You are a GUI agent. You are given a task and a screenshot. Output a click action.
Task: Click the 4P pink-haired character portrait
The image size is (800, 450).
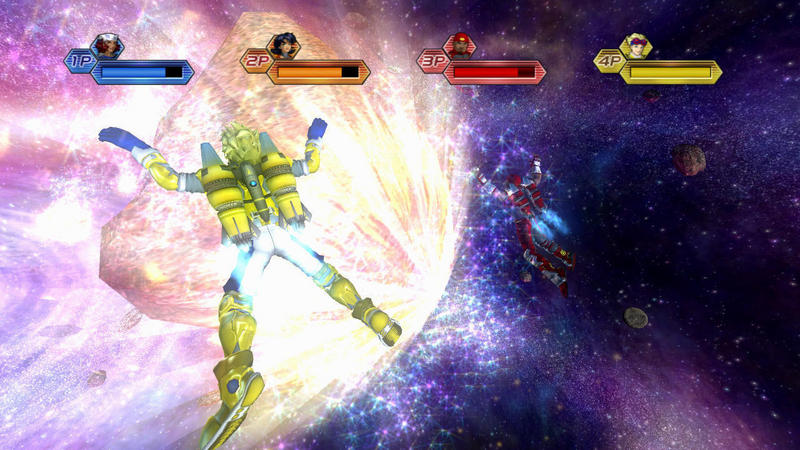(635, 46)
